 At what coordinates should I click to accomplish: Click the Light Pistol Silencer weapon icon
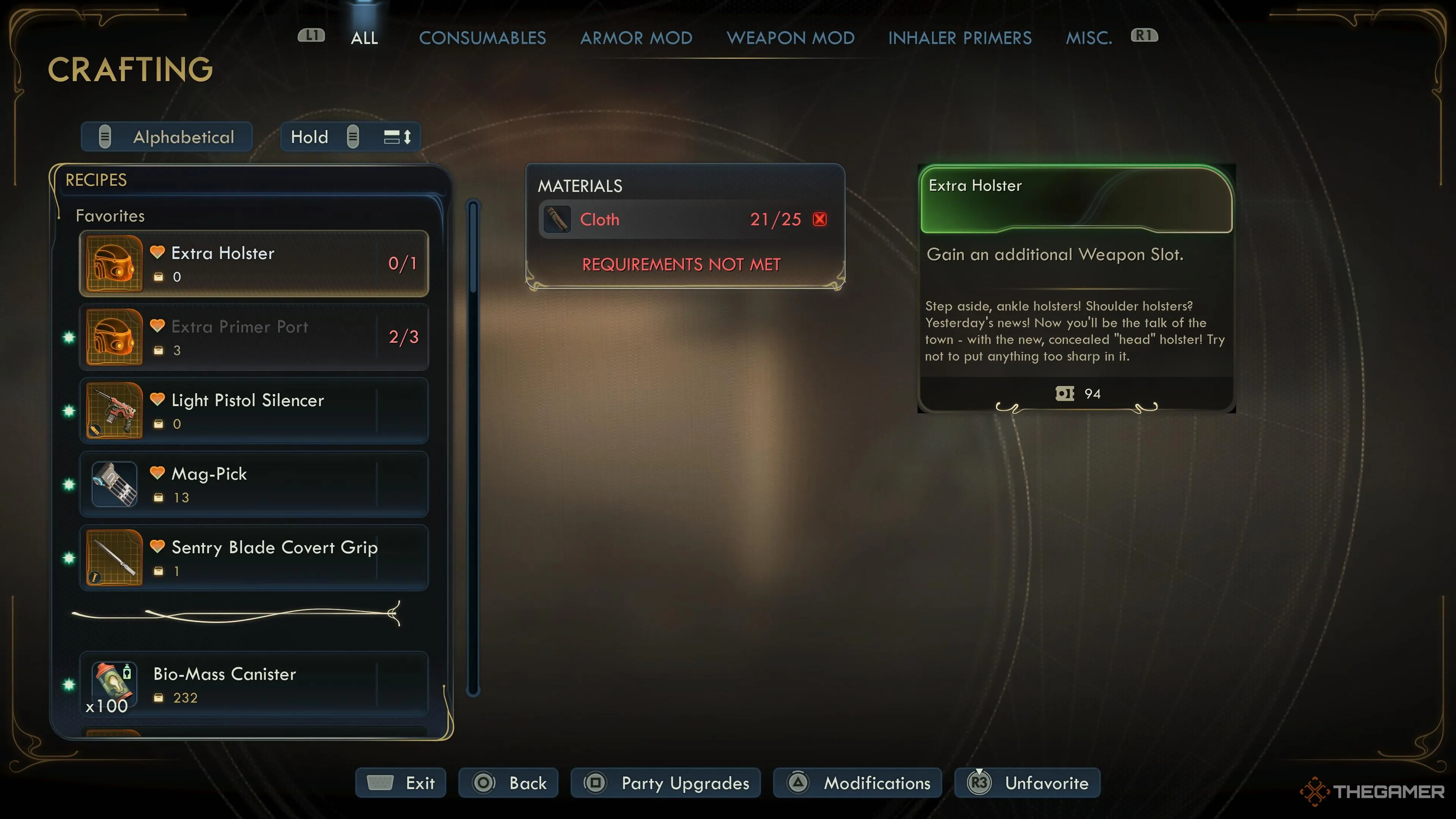click(x=114, y=411)
